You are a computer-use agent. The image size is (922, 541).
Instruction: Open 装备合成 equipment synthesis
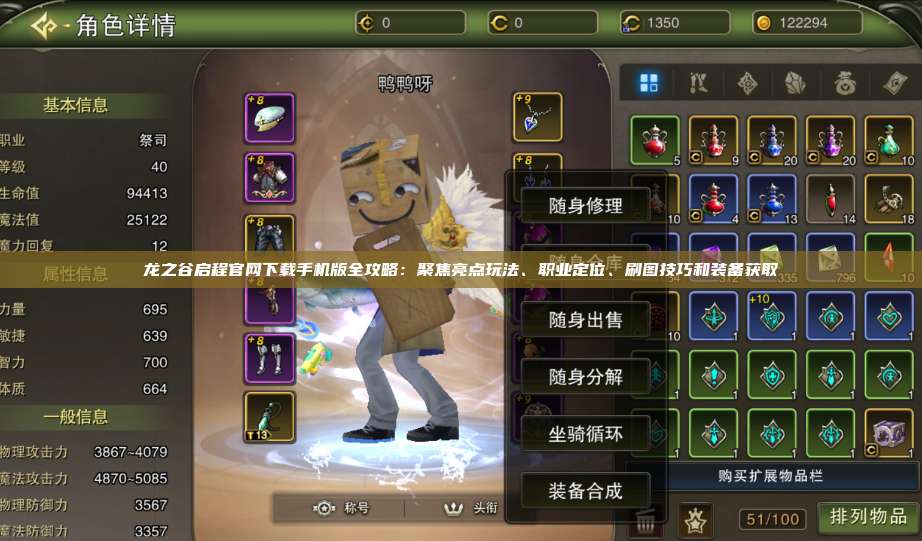pyautogui.click(x=585, y=491)
